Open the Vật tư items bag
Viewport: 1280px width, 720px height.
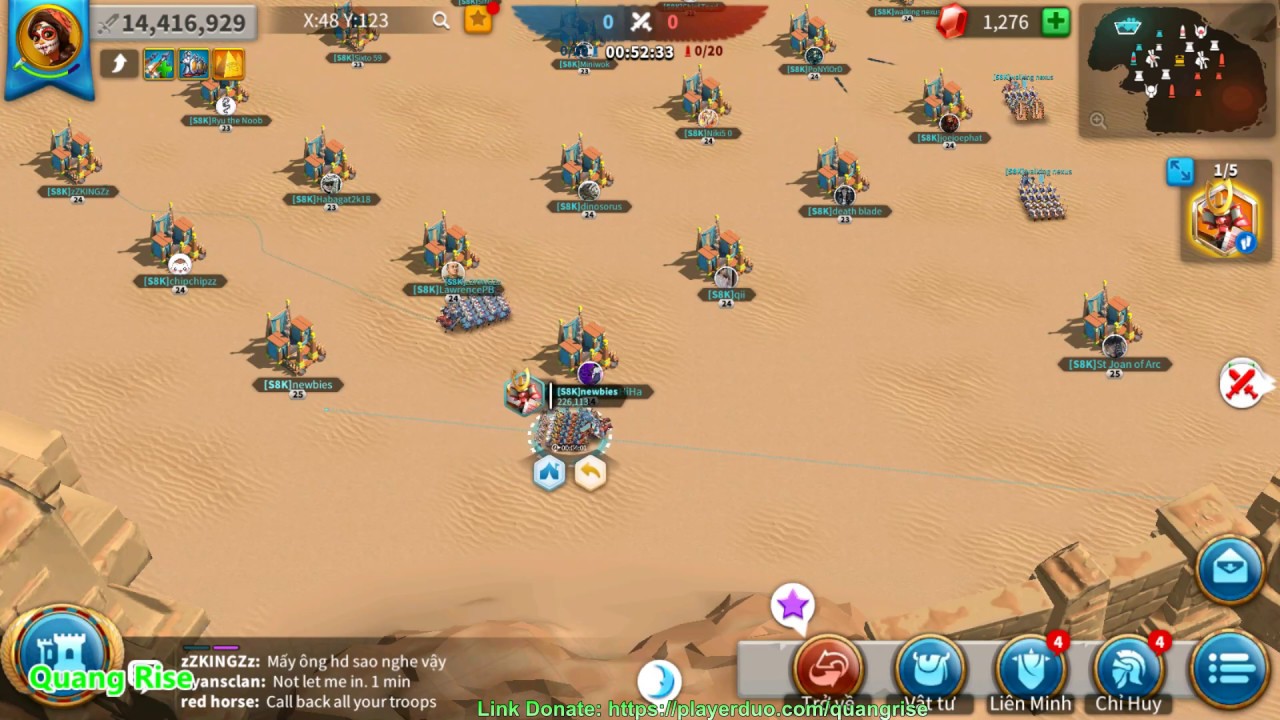(x=929, y=668)
